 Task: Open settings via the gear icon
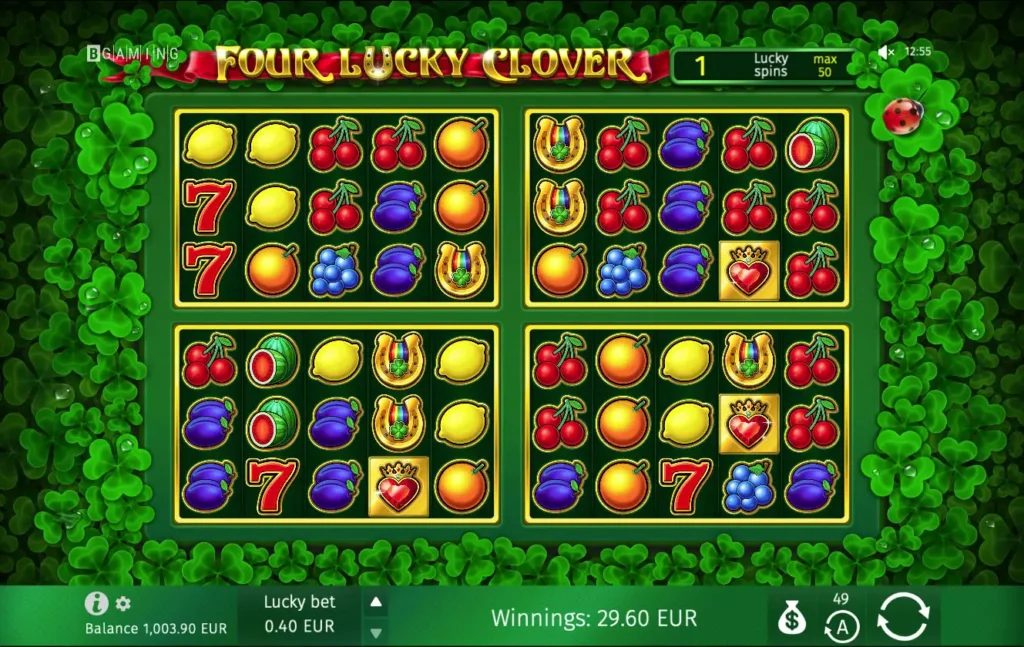coord(123,604)
